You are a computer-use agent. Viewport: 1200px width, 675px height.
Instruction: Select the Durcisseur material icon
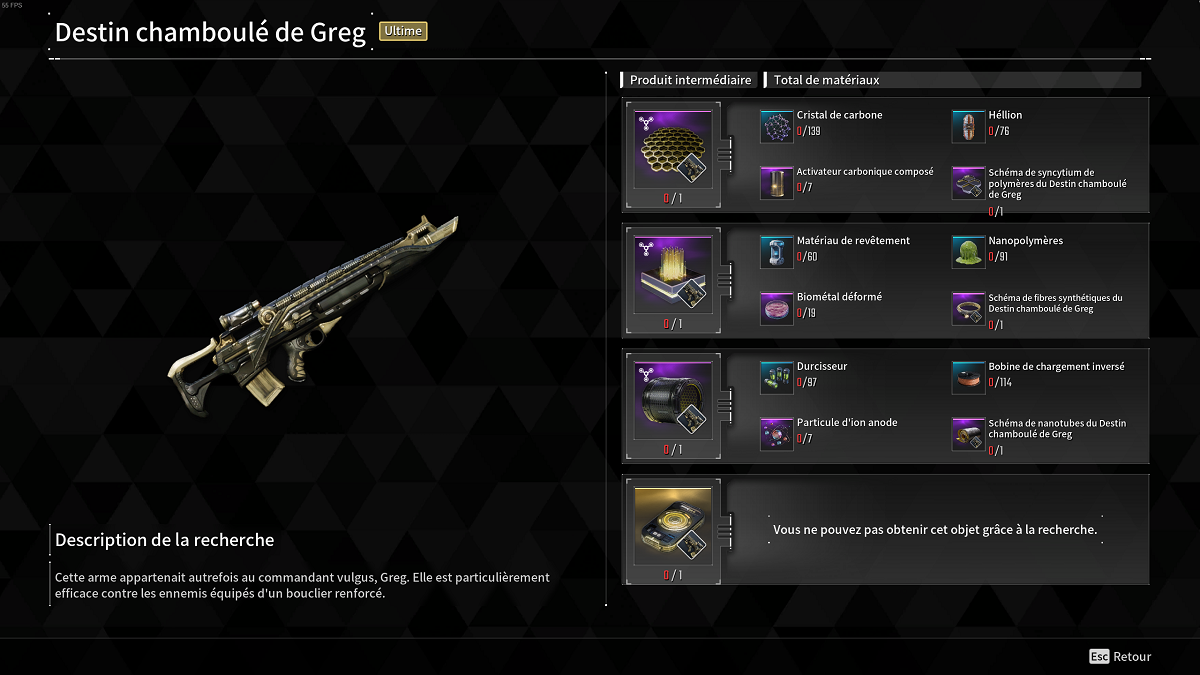[x=777, y=378]
